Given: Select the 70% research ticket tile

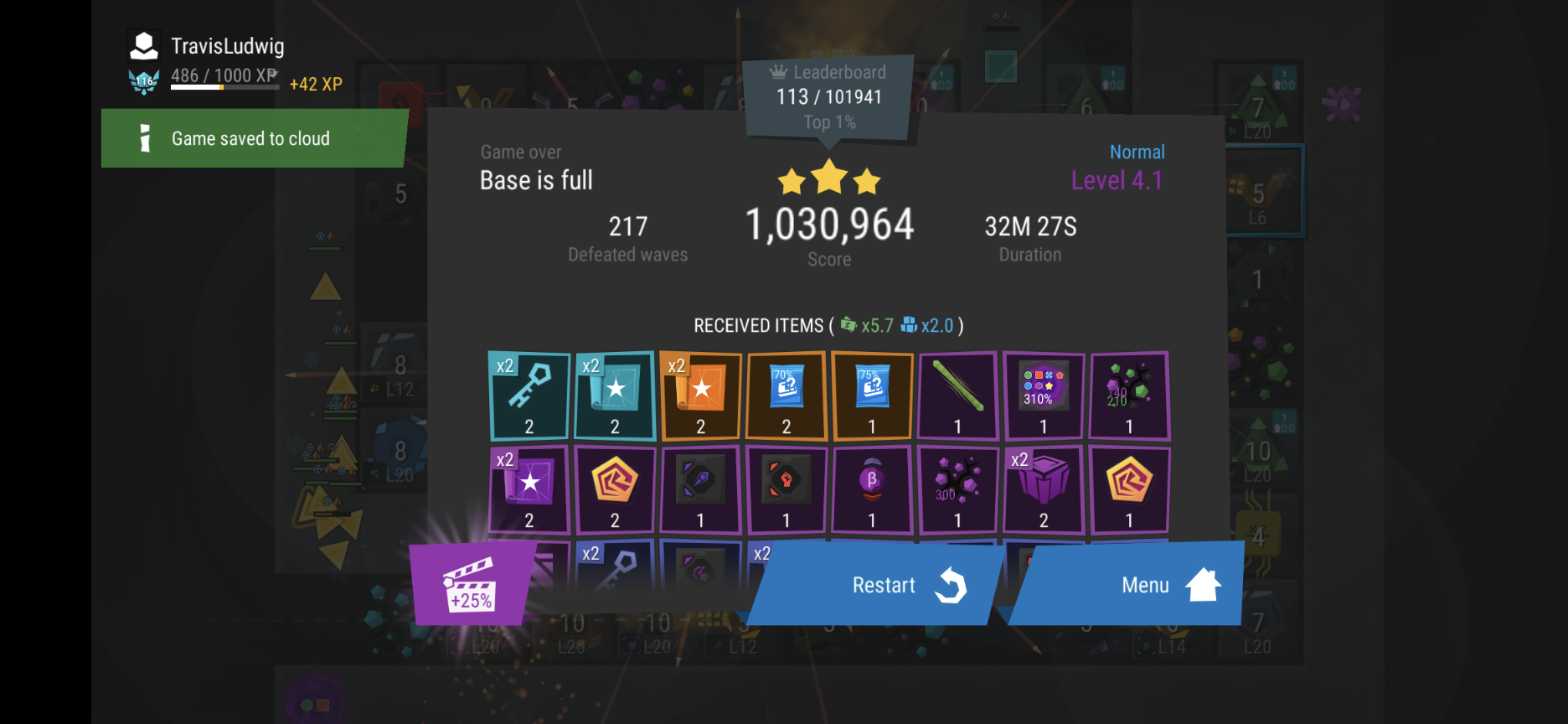Looking at the screenshot, I should 787,396.
